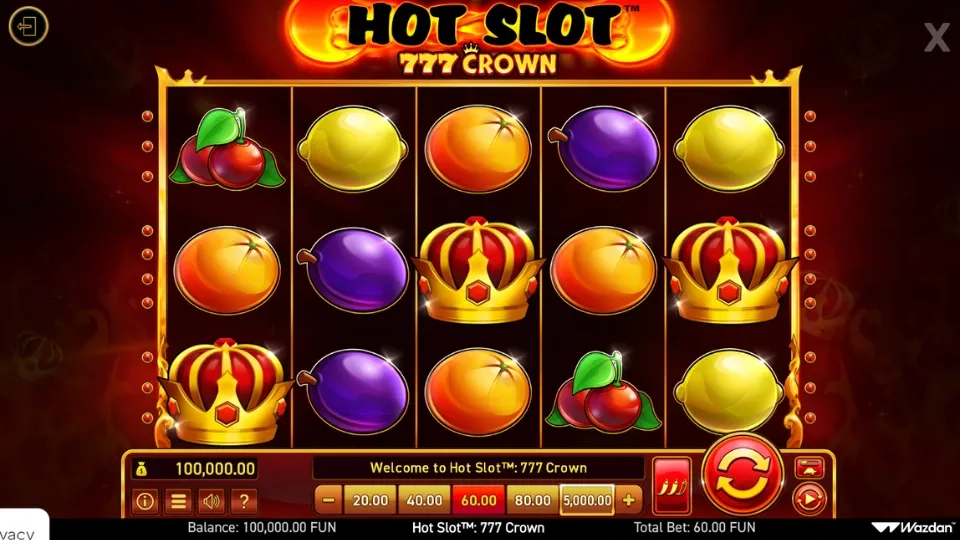
Task: Open the question mark help
Action: (x=244, y=501)
